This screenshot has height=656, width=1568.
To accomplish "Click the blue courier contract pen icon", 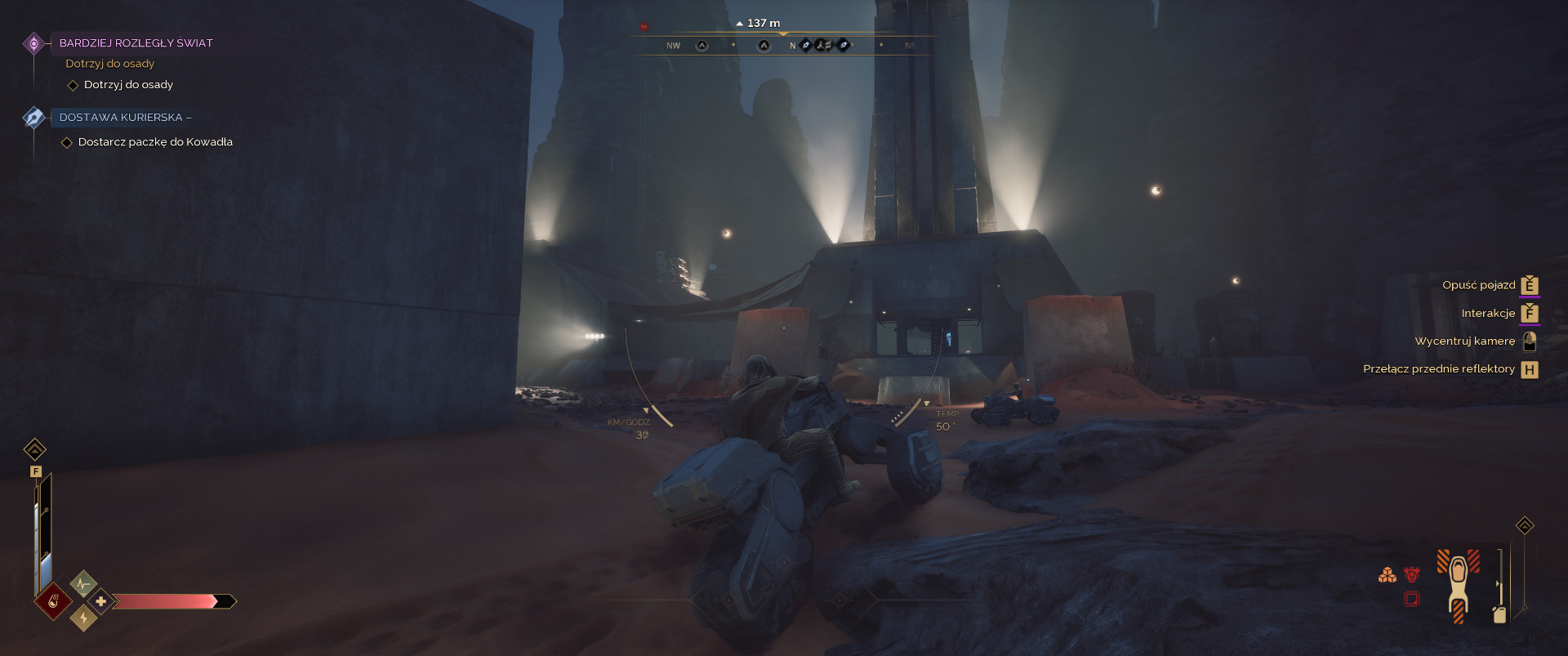I will point(33,118).
